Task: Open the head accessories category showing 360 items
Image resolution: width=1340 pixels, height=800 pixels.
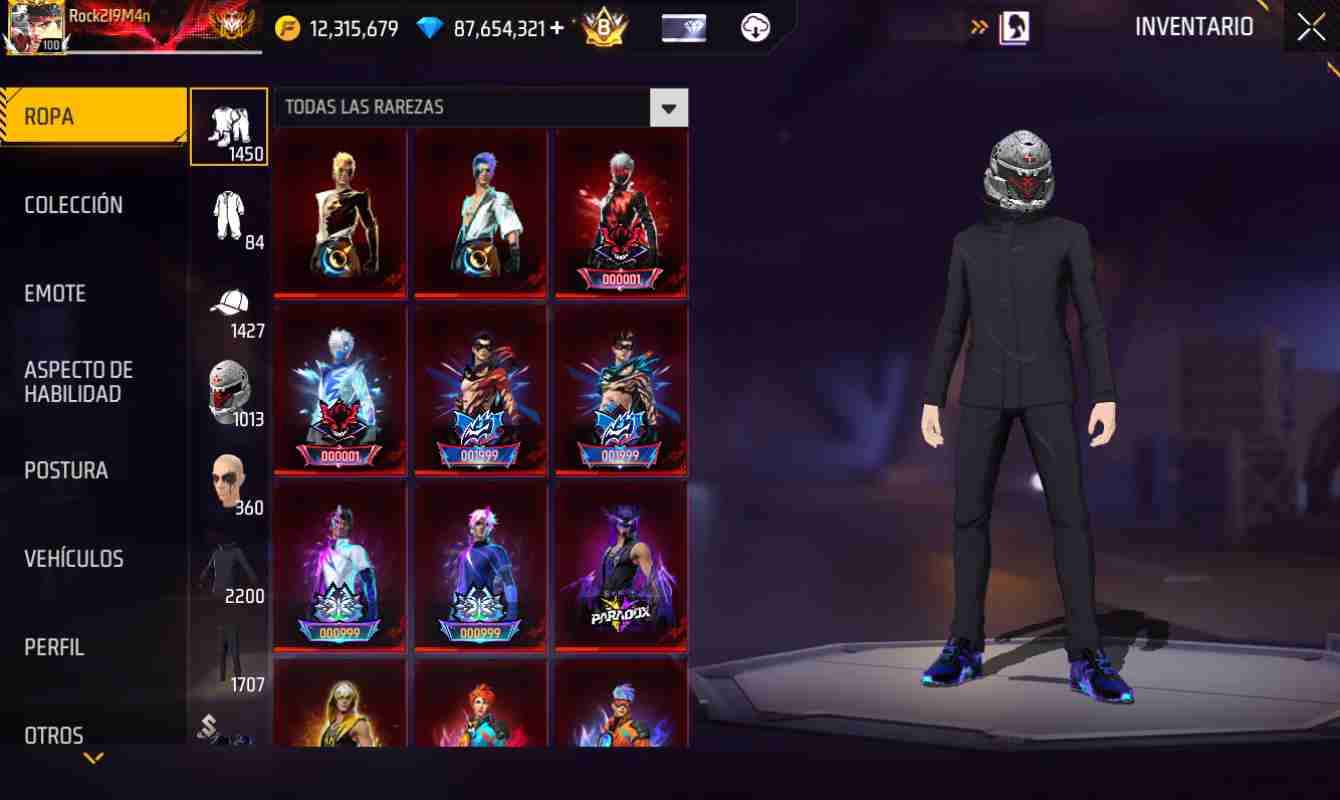Action: tap(228, 478)
